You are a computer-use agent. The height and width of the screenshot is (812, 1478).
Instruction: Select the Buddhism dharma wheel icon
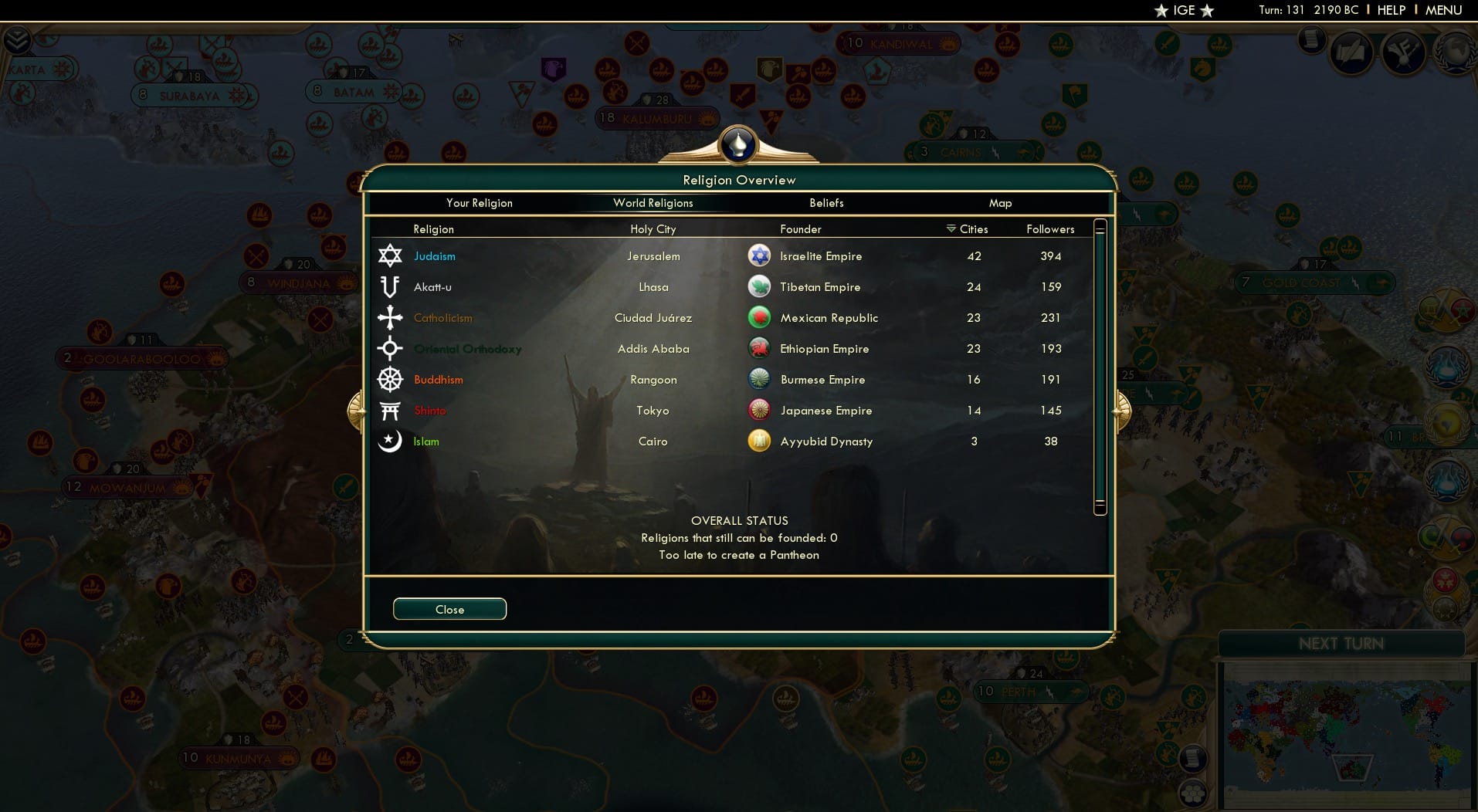tap(391, 379)
